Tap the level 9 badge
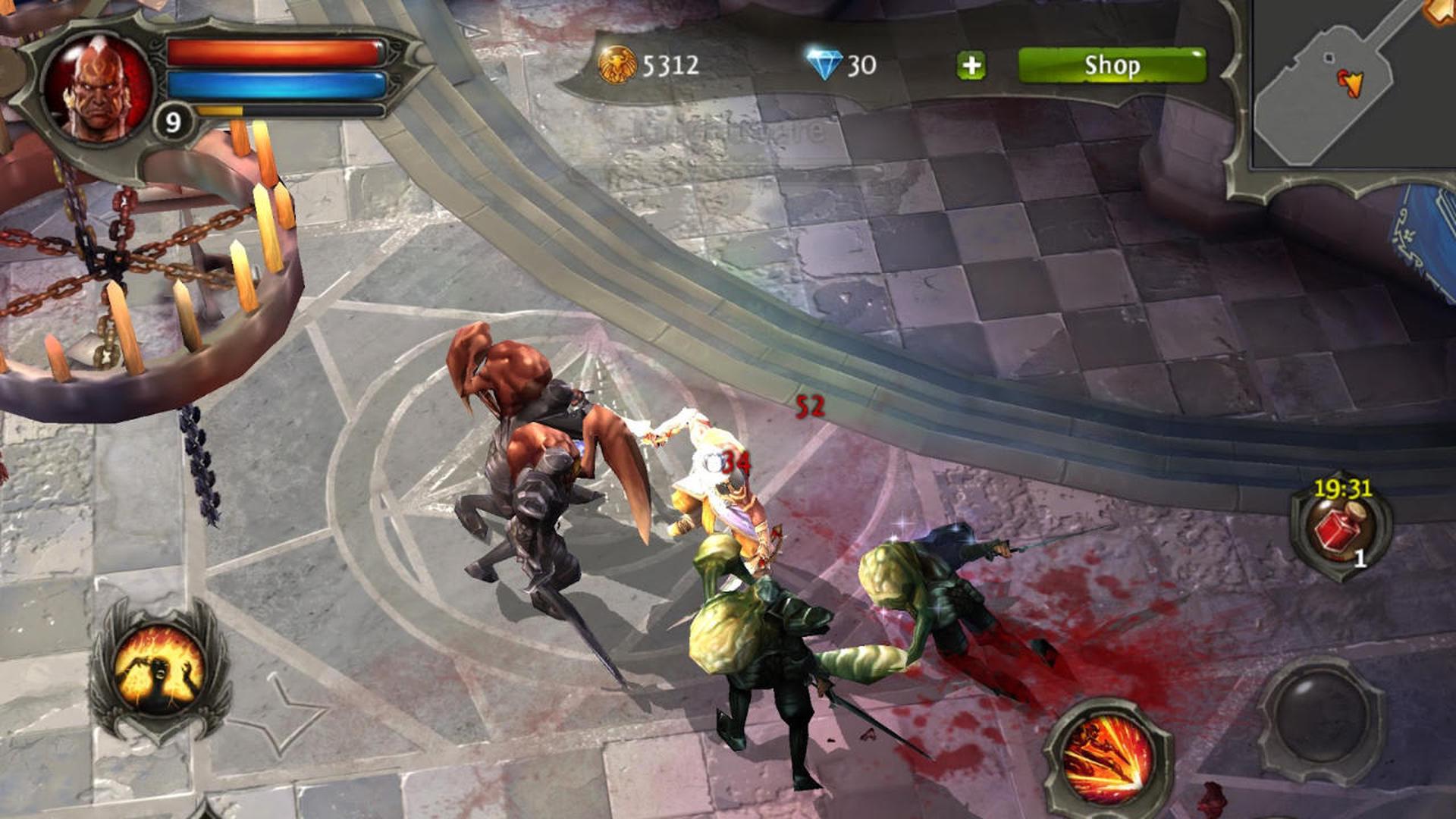Screen dimensions: 1456x819 [173, 119]
